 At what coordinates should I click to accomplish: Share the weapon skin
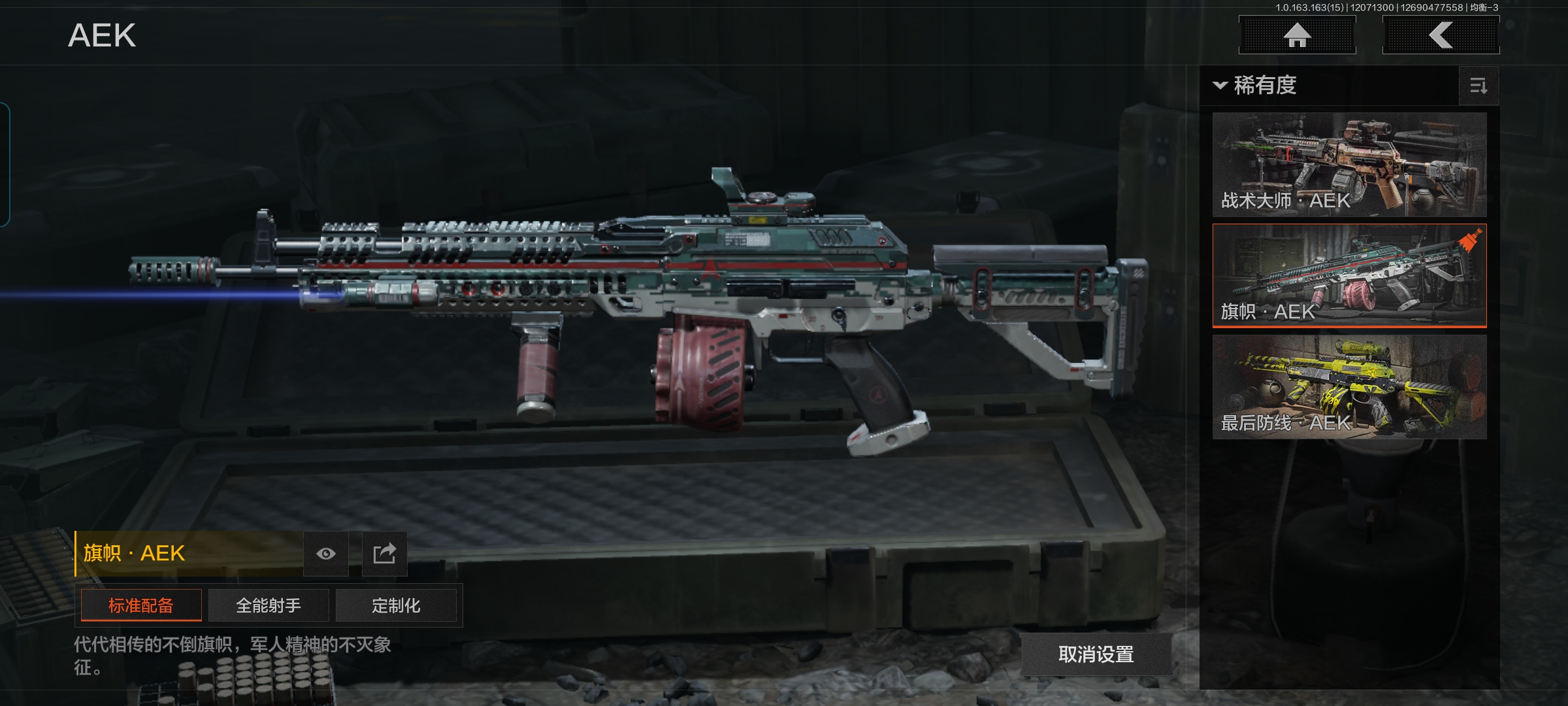tap(384, 554)
